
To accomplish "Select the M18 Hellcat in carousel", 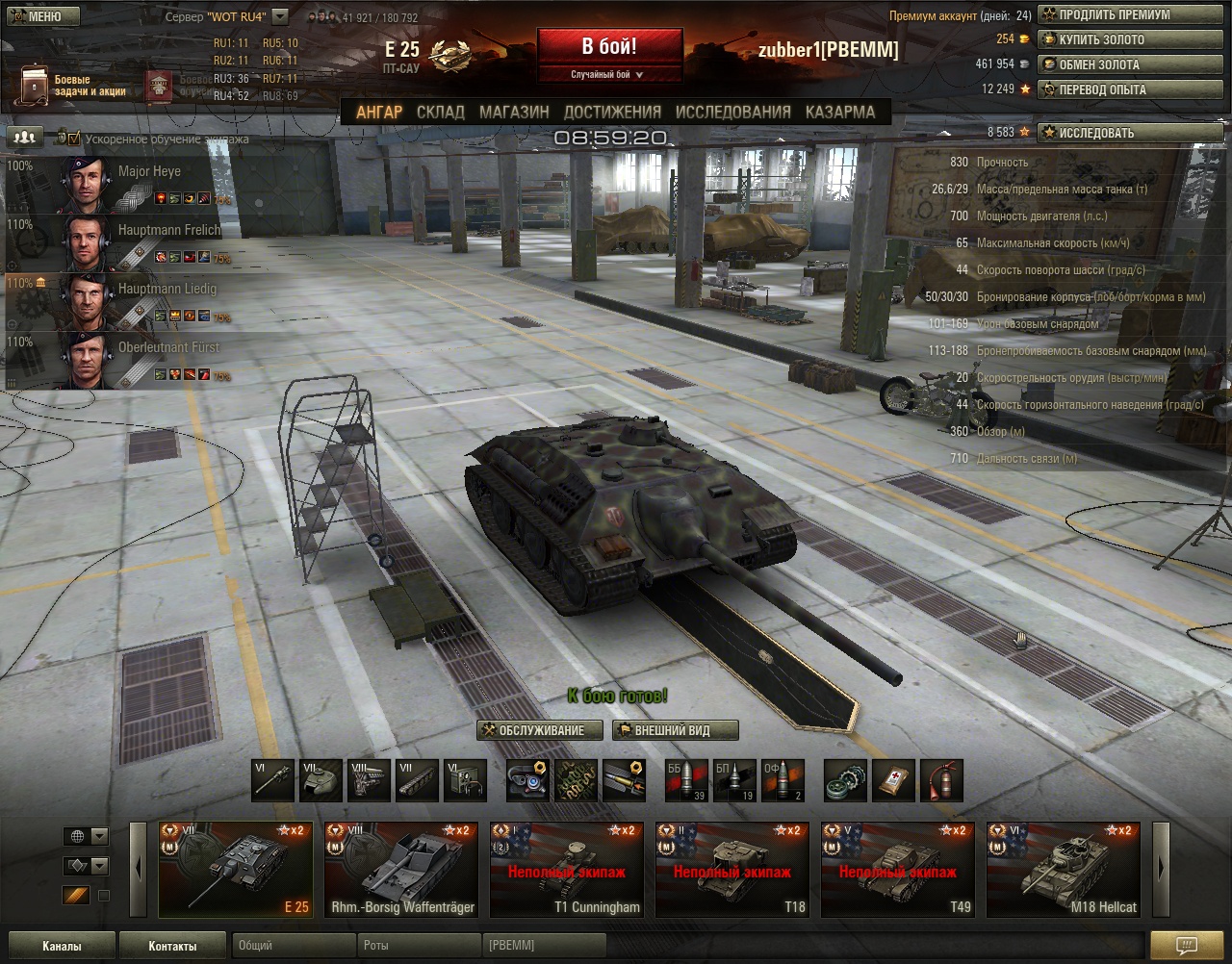I will coord(1065,869).
